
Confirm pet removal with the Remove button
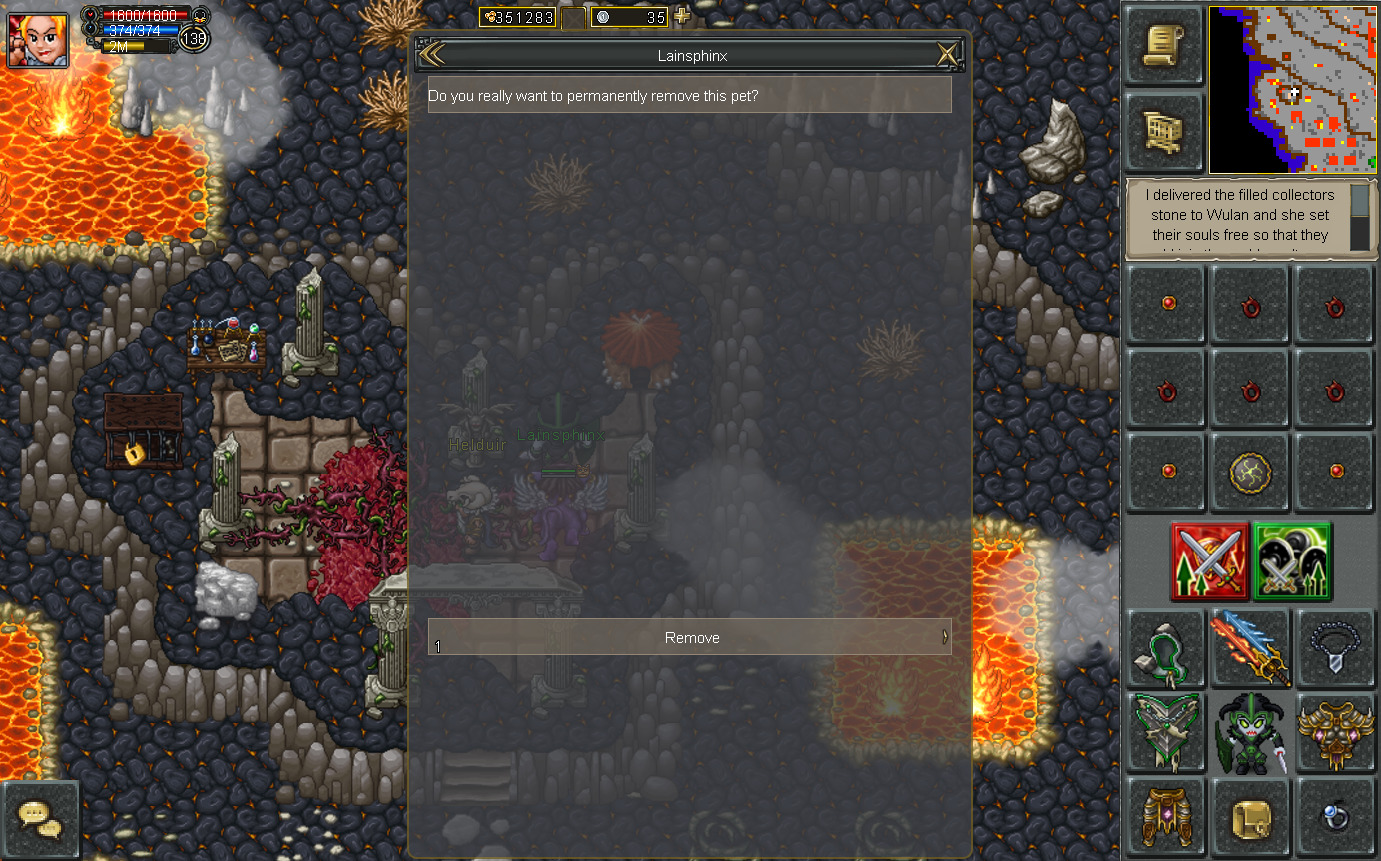tap(689, 637)
